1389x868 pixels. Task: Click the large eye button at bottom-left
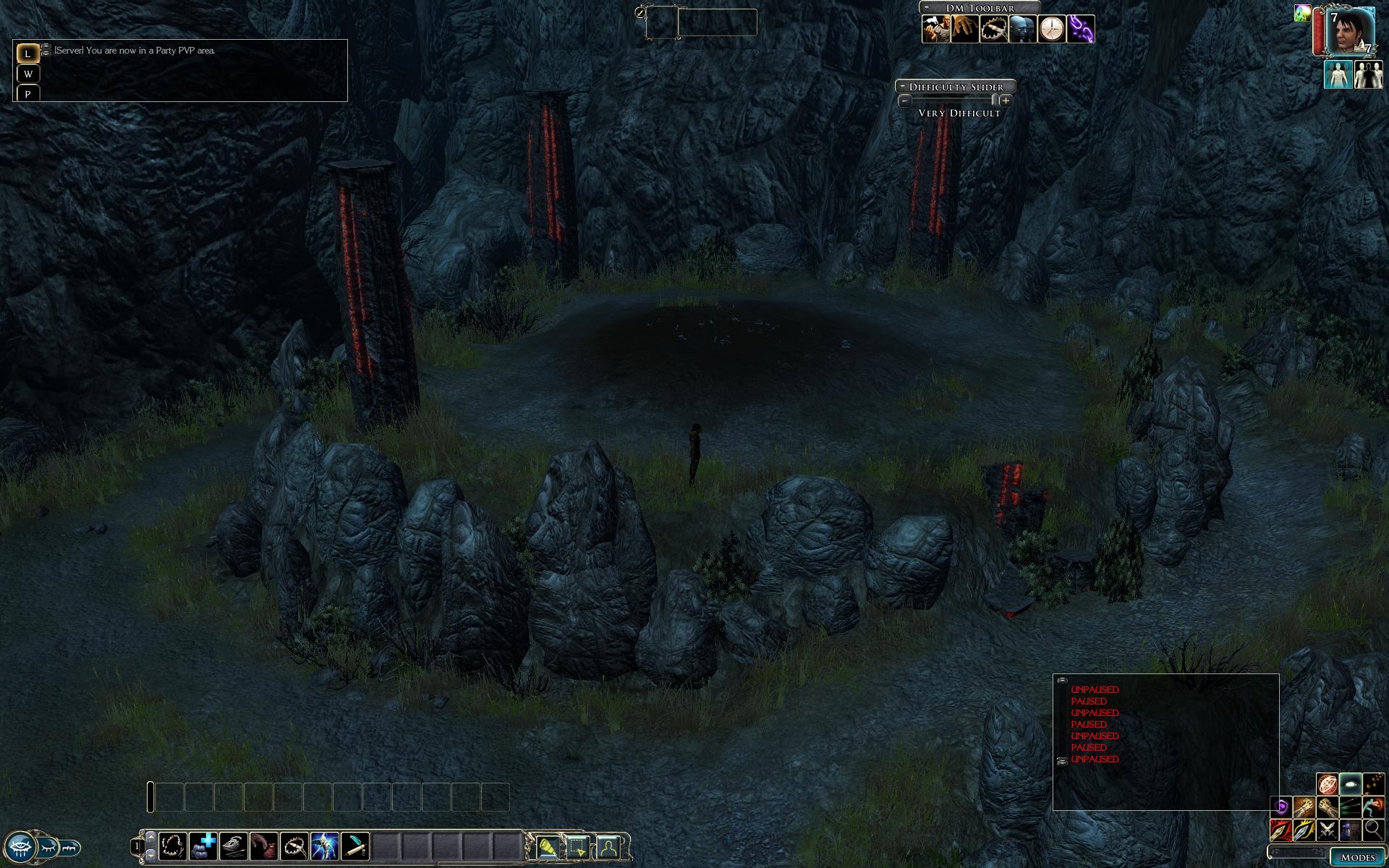tap(20, 847)
